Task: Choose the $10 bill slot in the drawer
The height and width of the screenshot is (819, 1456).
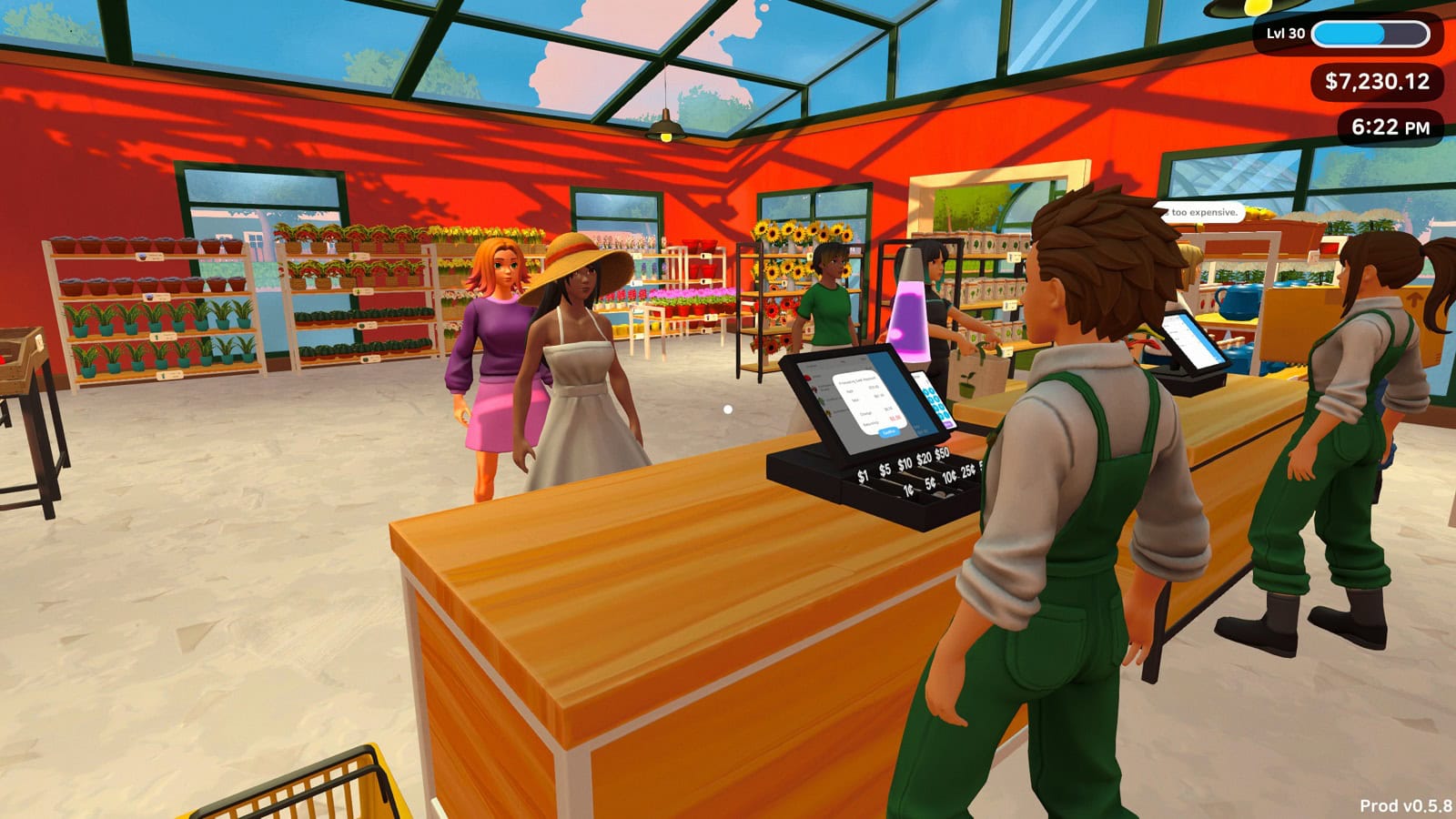Action: (x=905, y=464)
